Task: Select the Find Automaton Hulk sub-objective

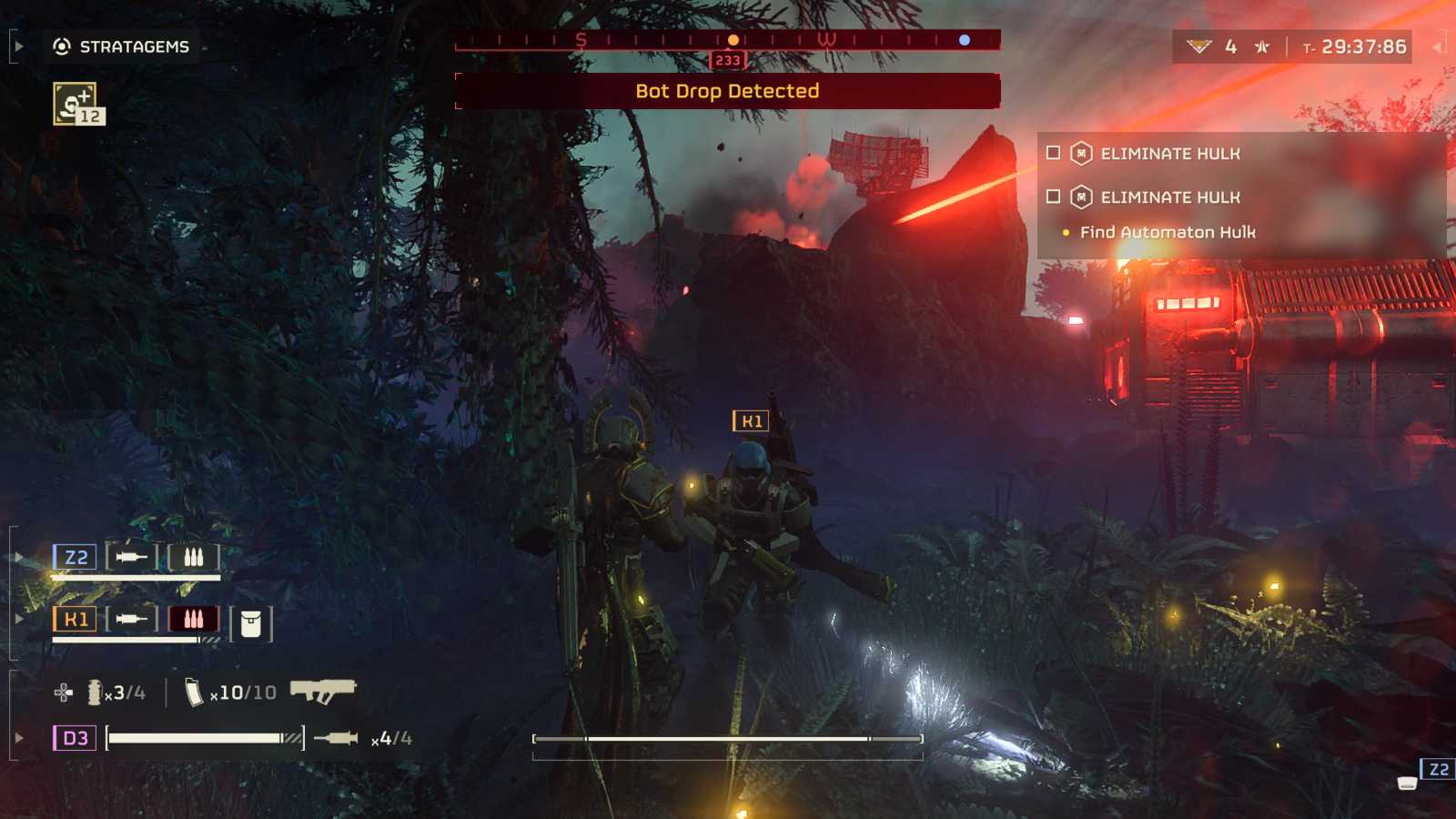Action: 1167,233
